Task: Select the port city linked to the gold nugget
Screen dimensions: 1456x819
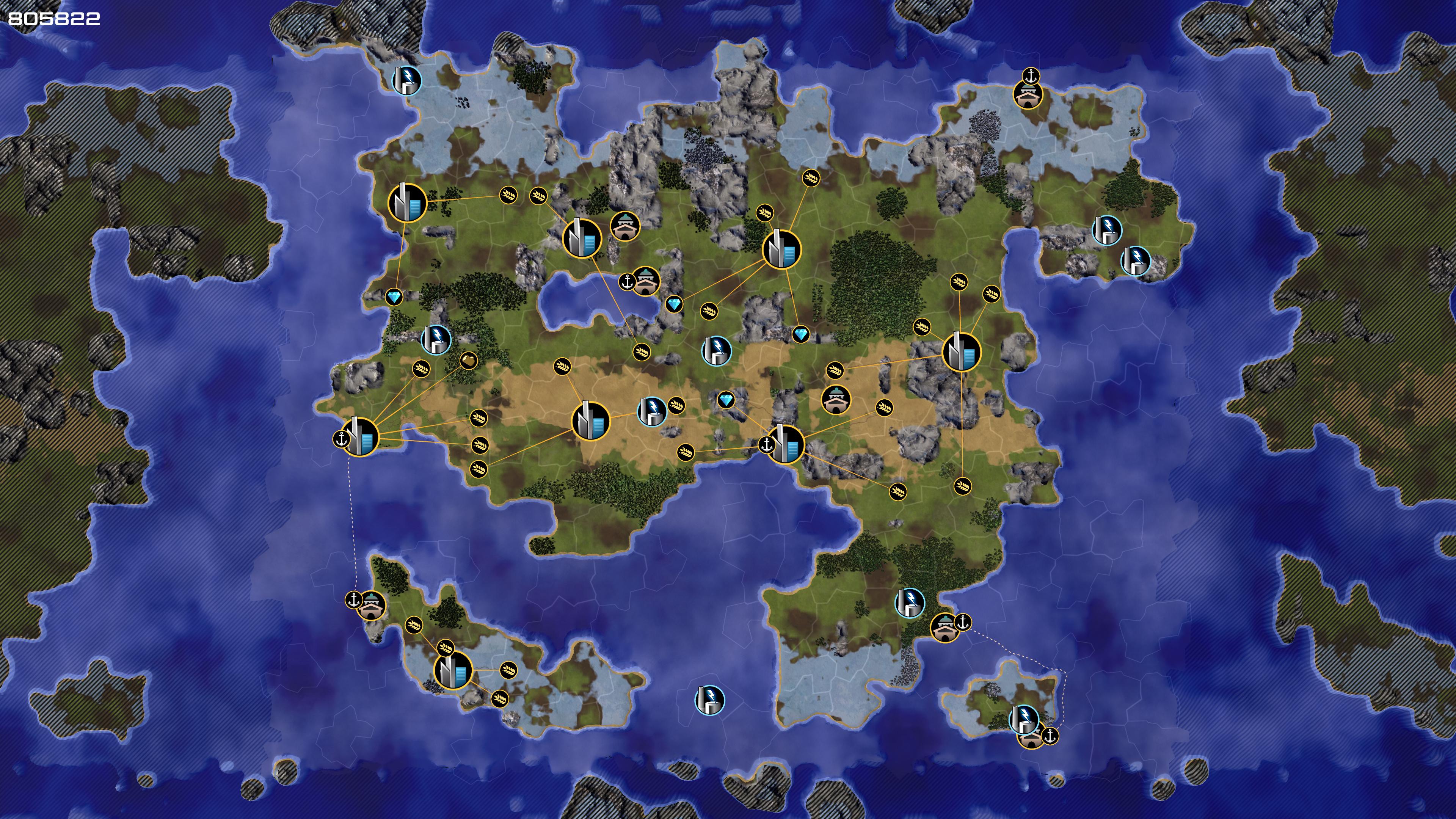Action: click(360, 436)
